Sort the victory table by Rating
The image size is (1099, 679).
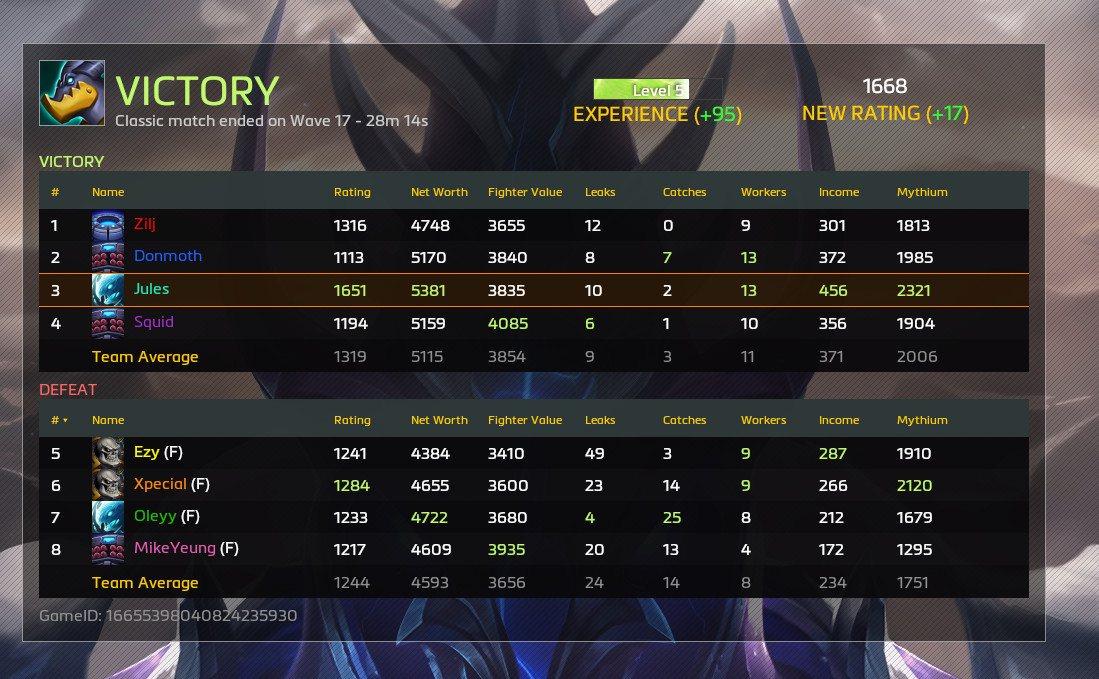[351, 192]
